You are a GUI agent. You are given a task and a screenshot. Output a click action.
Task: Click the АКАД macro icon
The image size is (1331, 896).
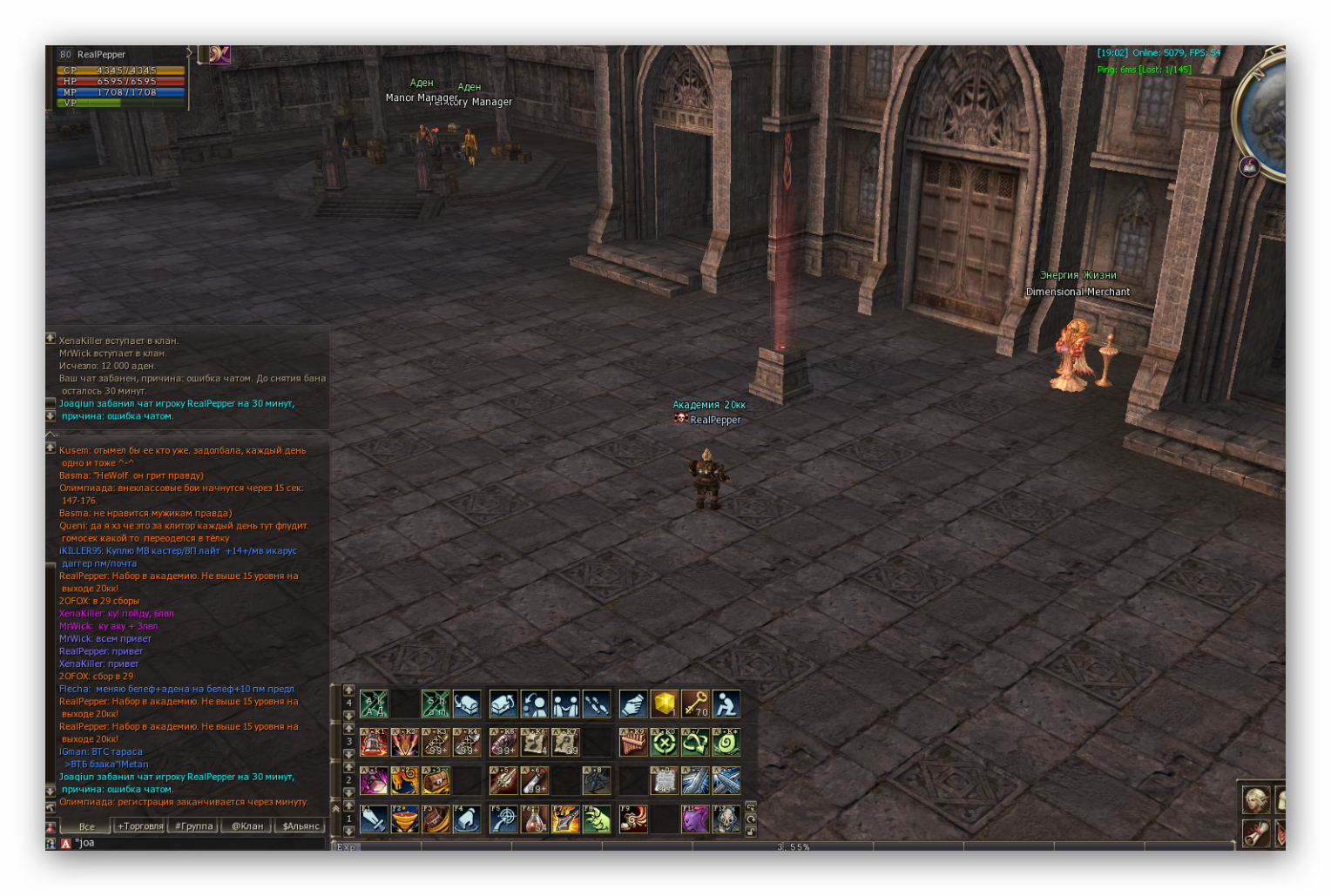click(x=374, y=704)
